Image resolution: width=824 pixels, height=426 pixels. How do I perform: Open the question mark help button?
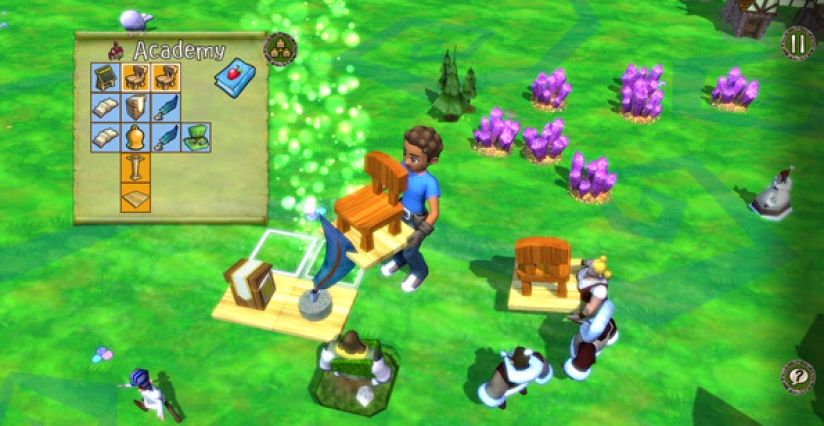[x=797, y=377]
